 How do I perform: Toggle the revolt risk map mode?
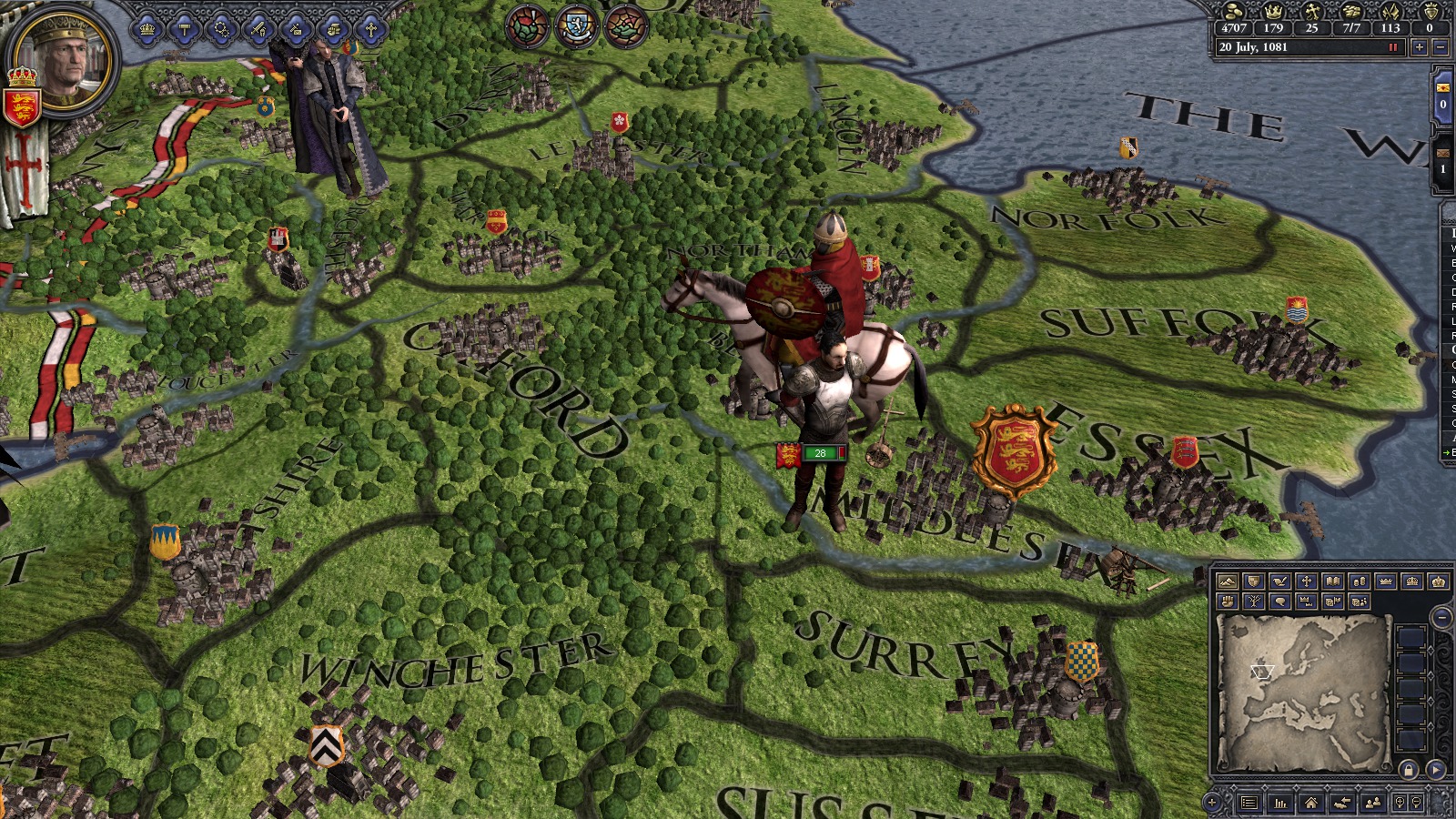[x=1228, y=602]
